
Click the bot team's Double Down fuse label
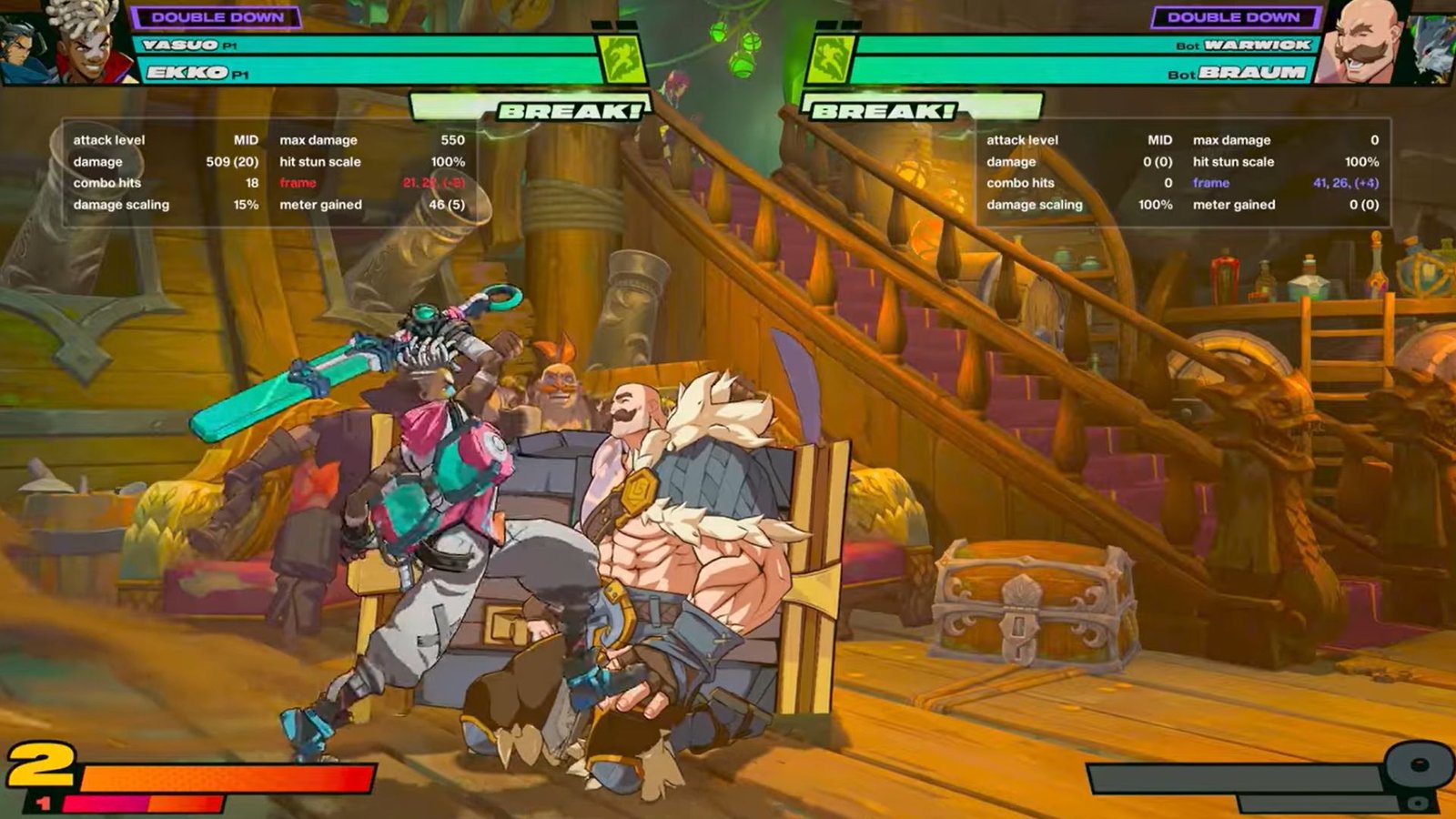tap(1234, 17)
